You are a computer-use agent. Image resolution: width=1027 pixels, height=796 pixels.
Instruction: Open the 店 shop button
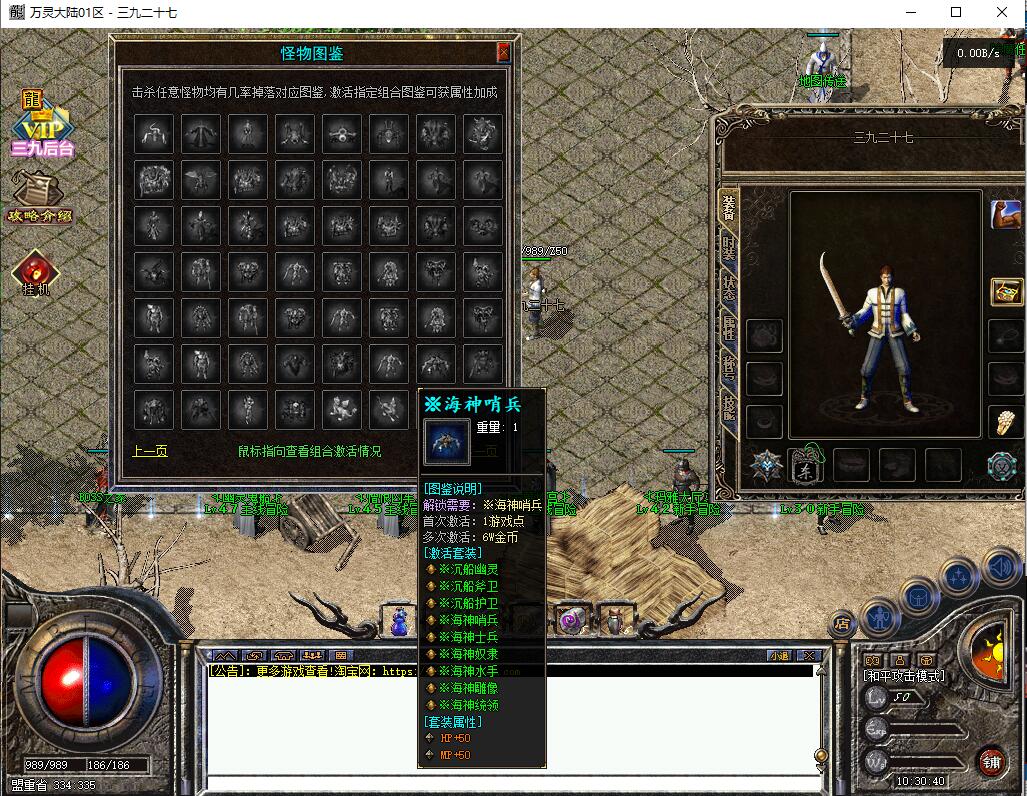(x=842, y=623)
